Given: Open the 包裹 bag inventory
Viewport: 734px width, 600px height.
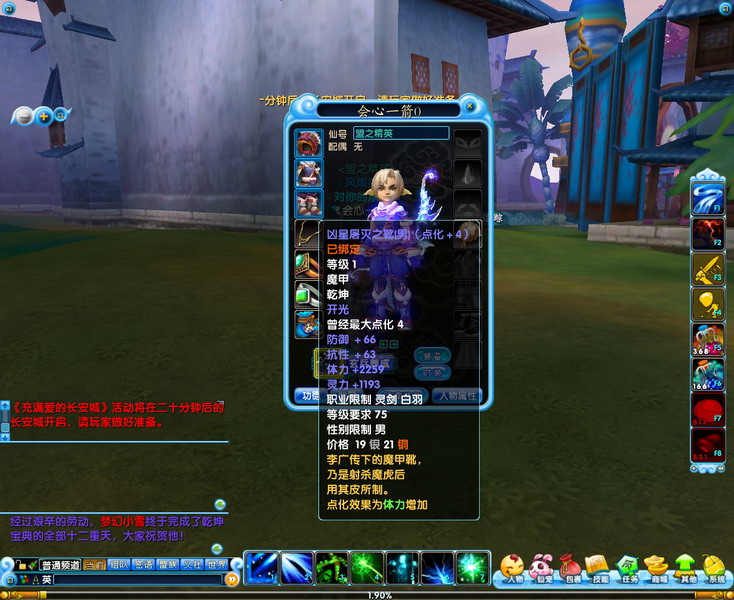Looking at the screenshot, I should click(571, 568).
